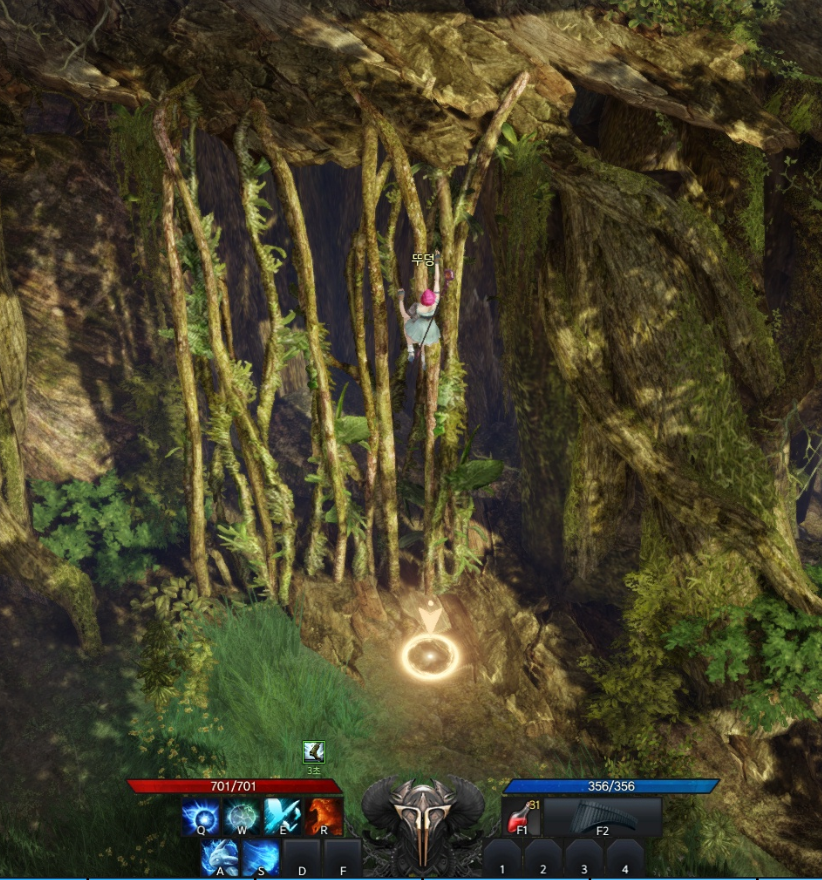Viewport: 822px width, 880px height.
Task: Trigger the fiery orange skill on R
Action: click(324, 816)
